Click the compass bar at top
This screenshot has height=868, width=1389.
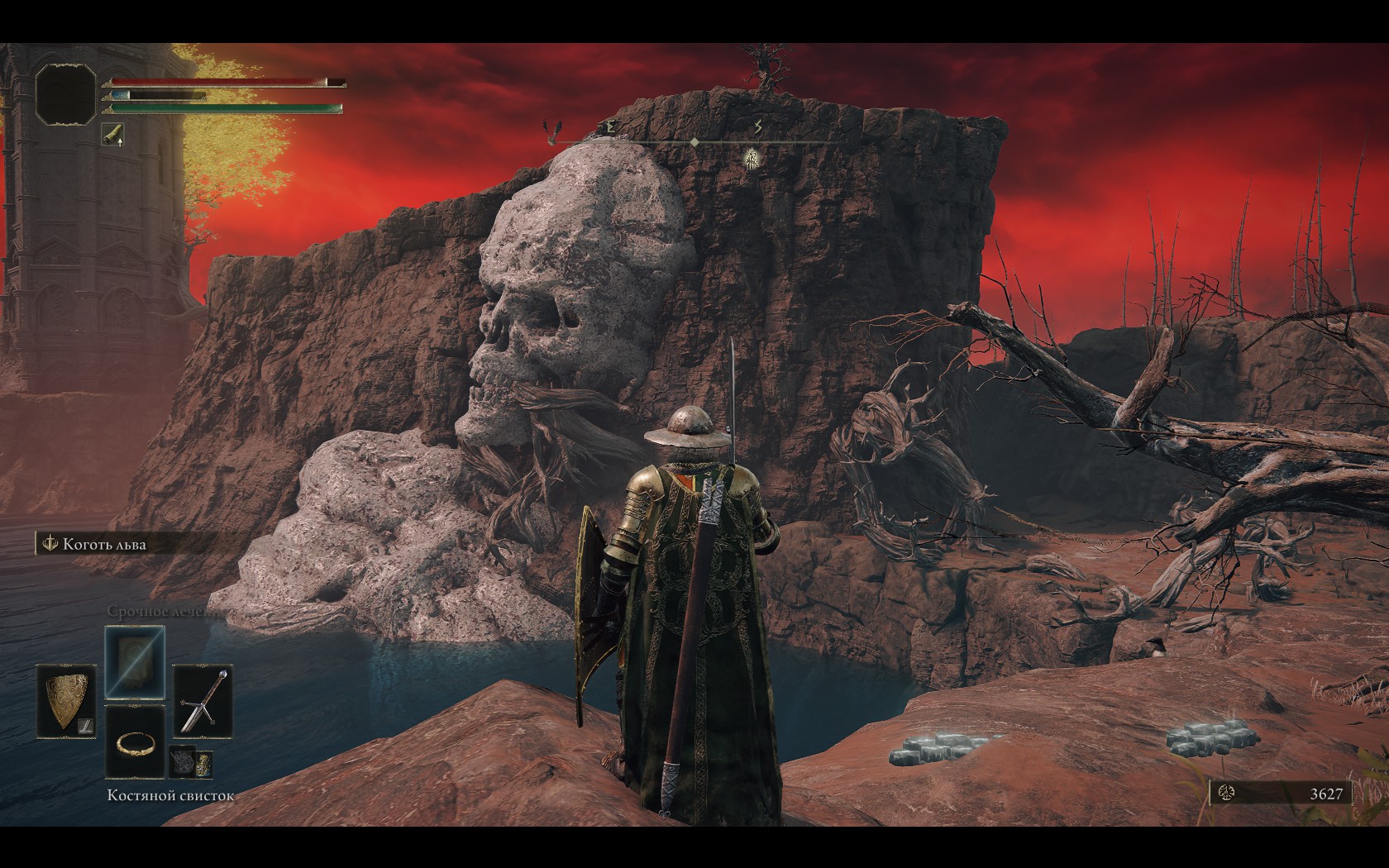pyautogui.click(x=694, y=142)
